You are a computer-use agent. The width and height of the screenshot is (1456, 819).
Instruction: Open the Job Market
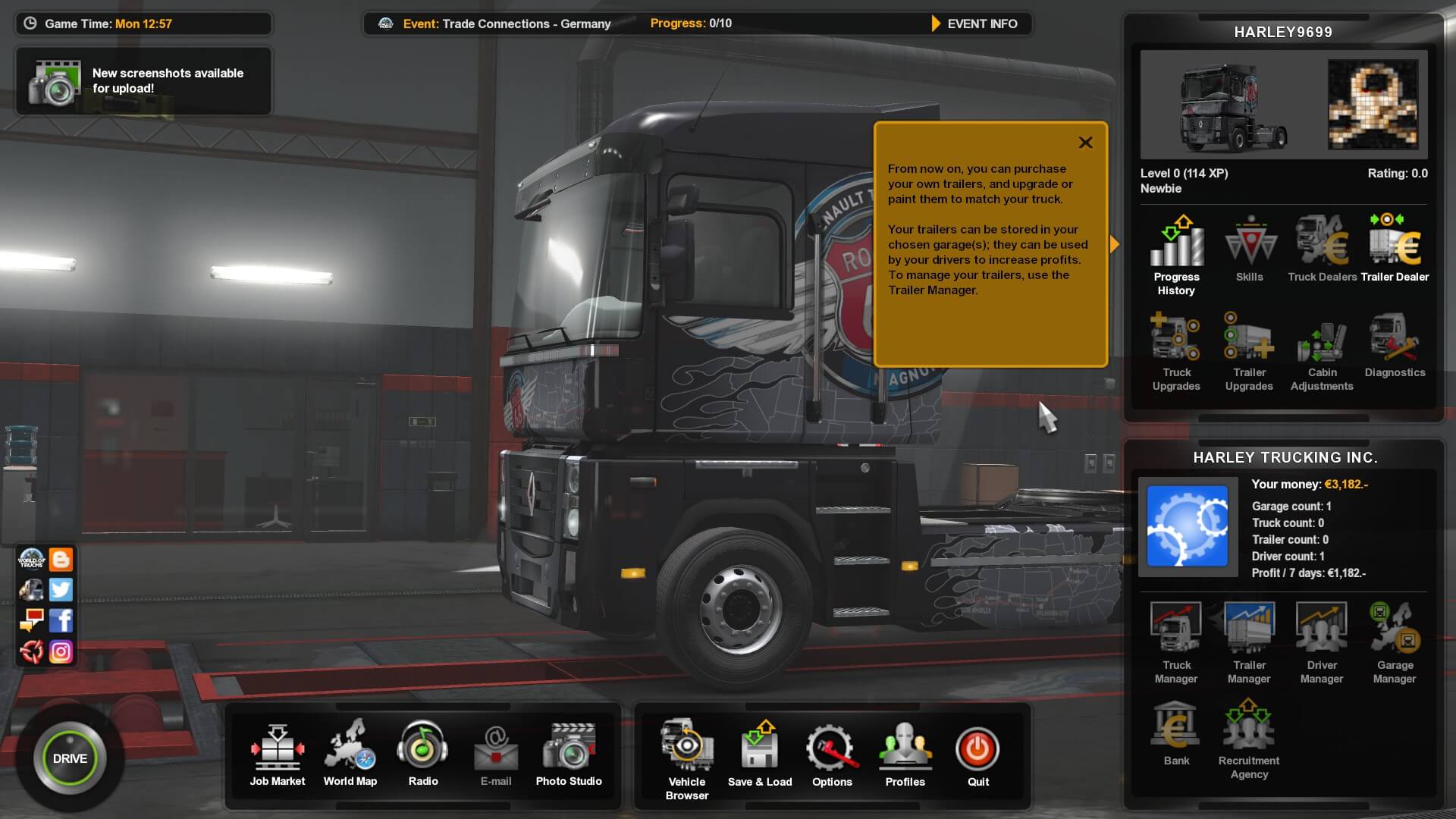[x=278, y=755]
